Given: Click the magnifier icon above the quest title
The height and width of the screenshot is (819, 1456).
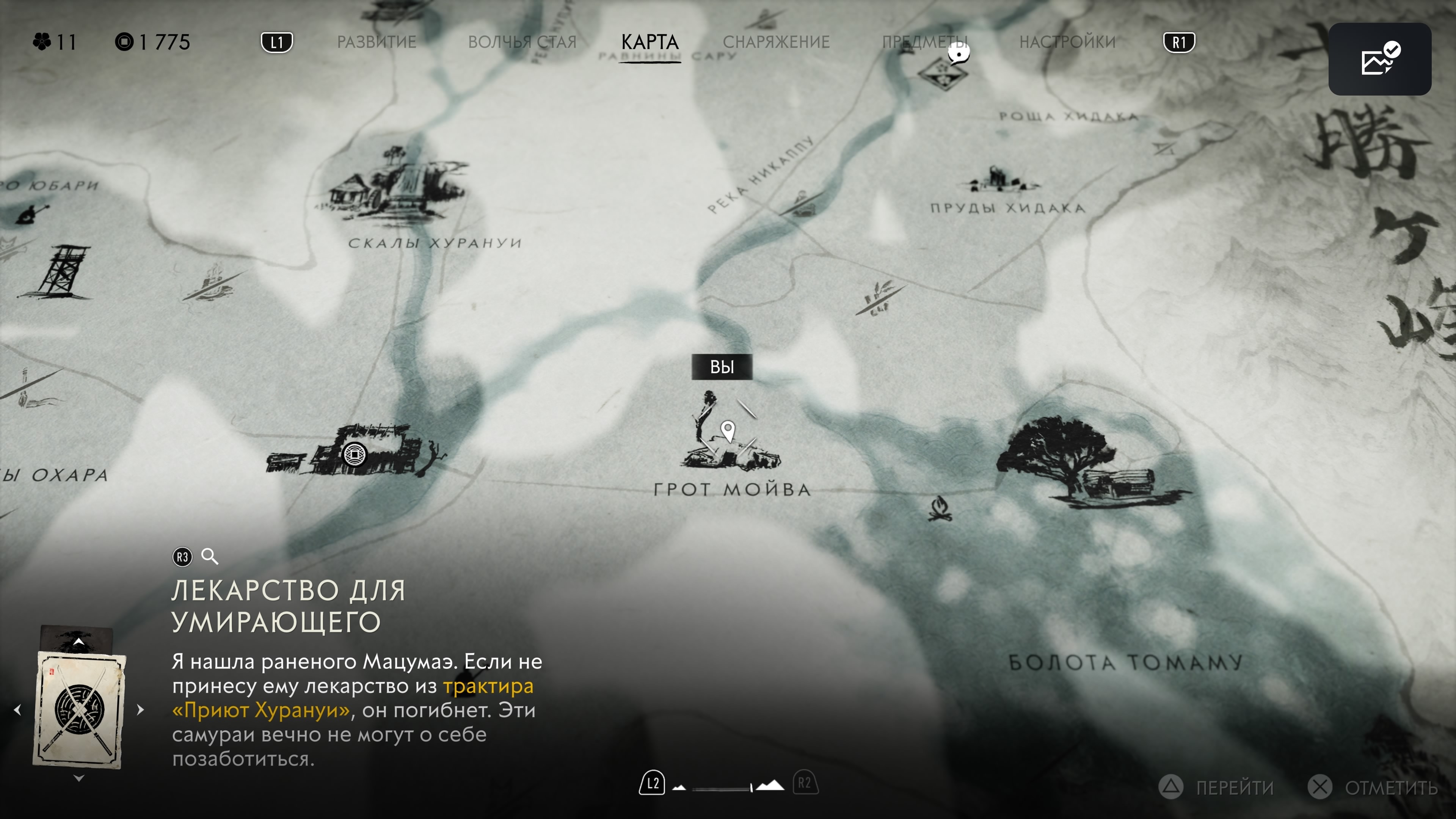Looking at the screenshot, I should (x=210, y=556).
